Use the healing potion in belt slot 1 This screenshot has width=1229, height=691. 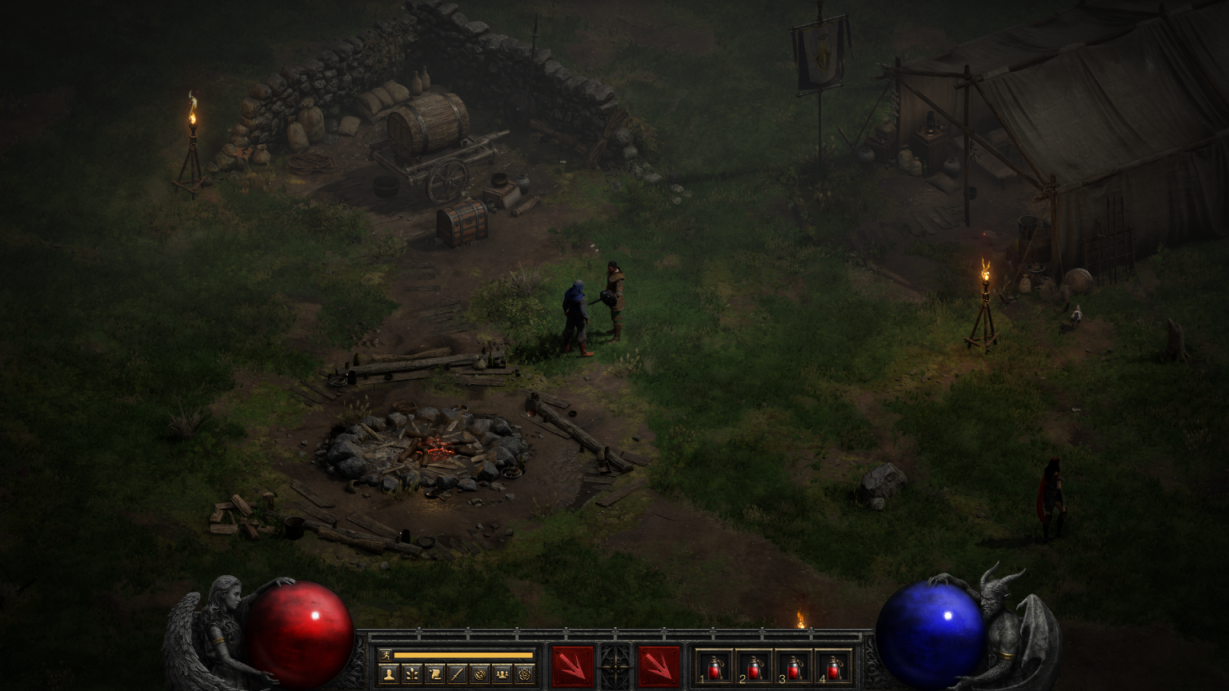point(715,667)
